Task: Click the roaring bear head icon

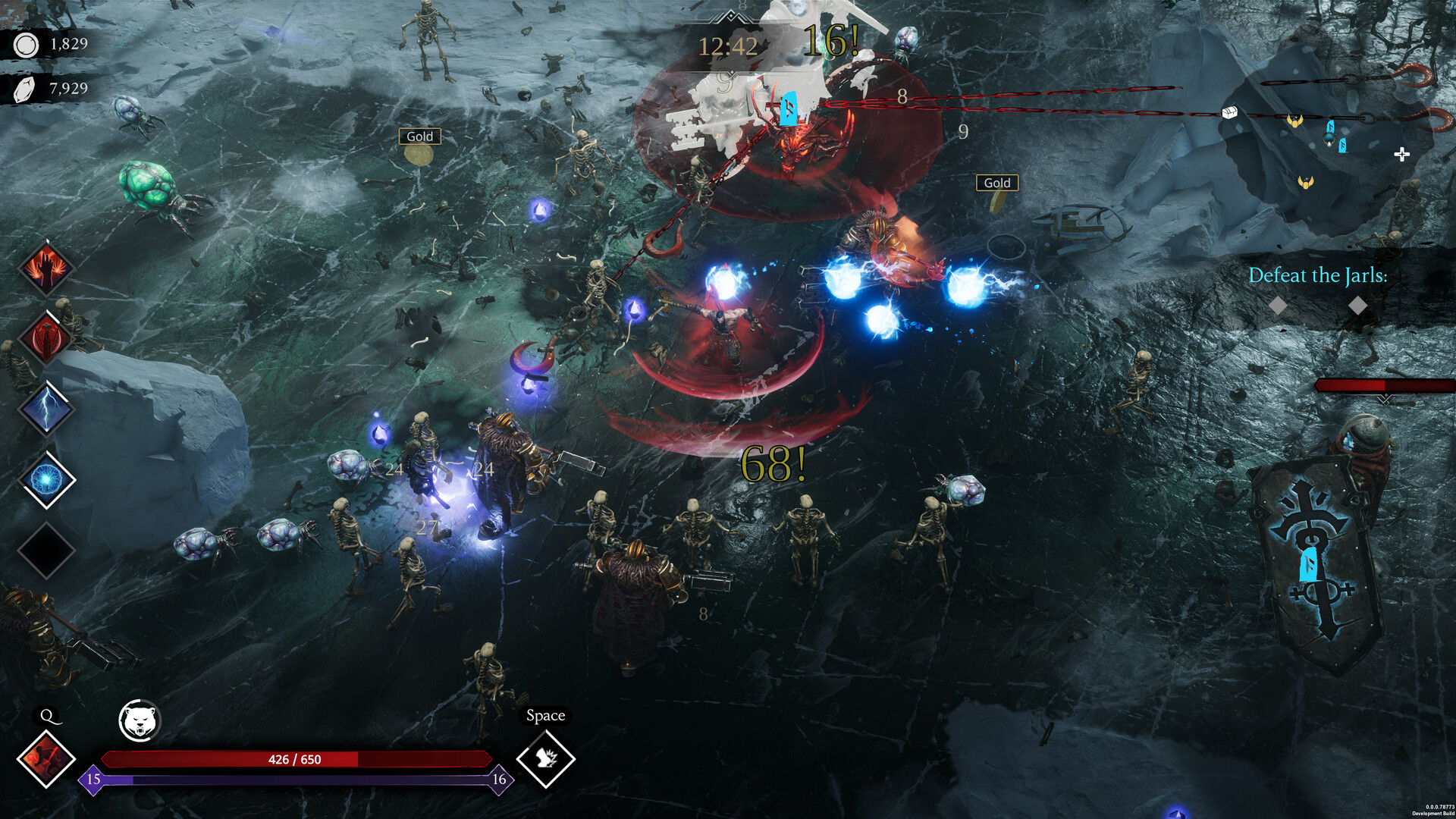Action: tap(140, 720)
